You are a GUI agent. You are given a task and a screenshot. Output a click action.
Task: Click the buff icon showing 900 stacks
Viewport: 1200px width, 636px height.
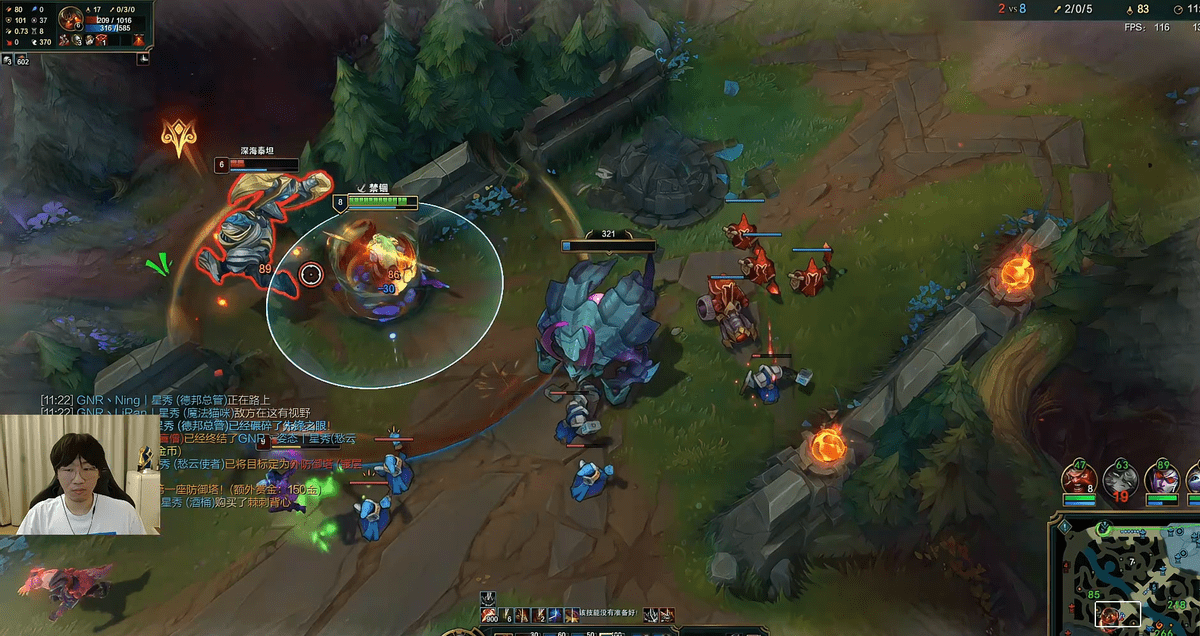[489, 615]
